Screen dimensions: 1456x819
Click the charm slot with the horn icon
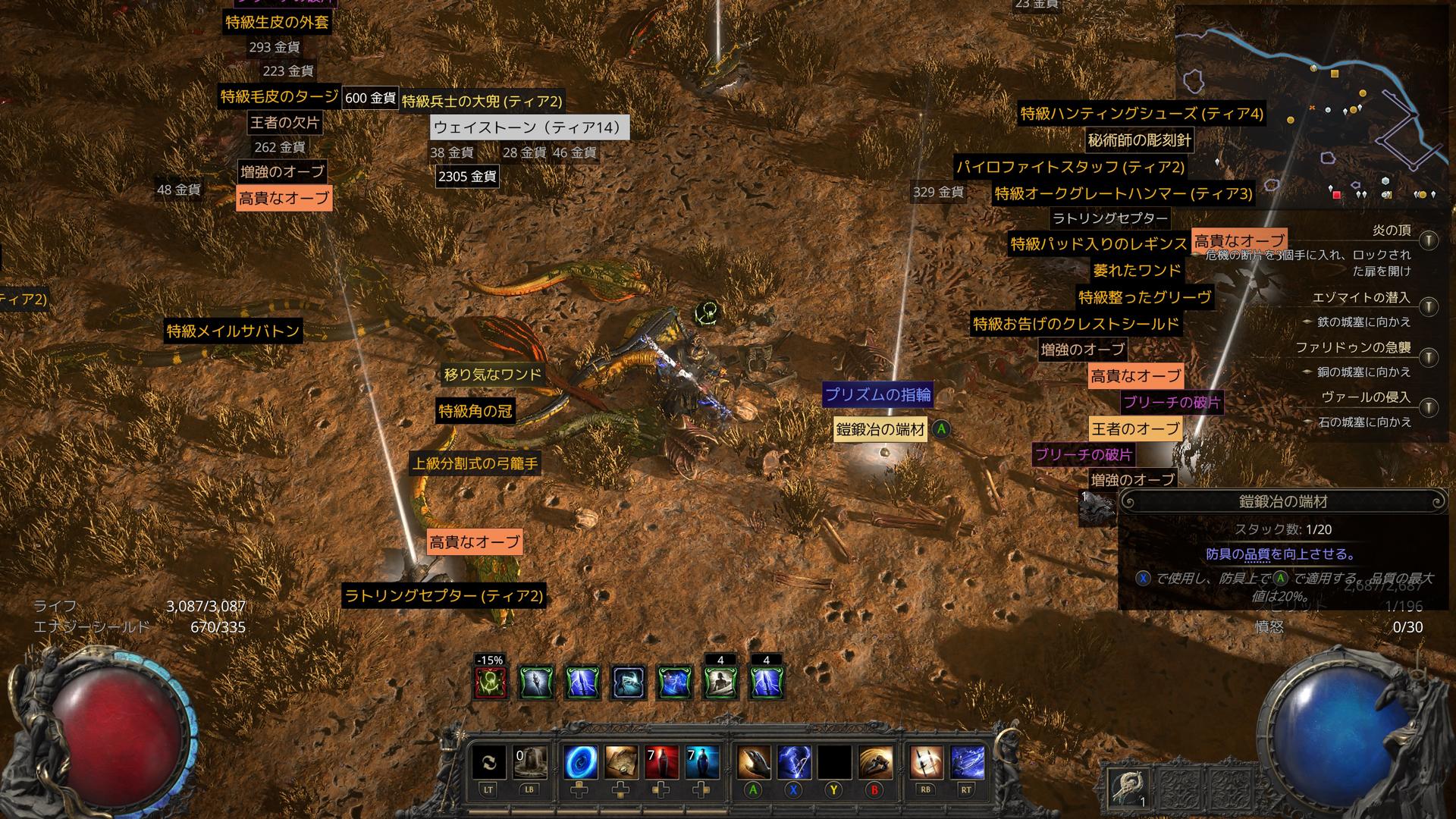point(1128,789)
